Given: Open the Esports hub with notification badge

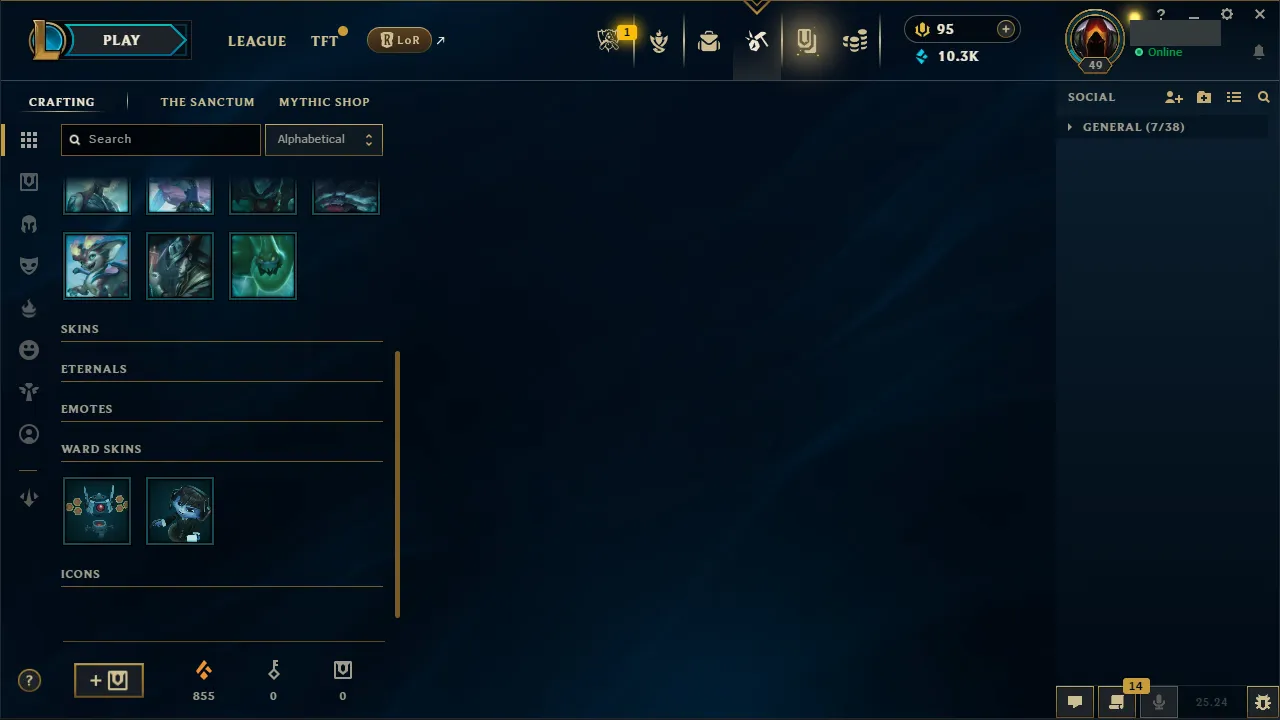Looking at the screenshot, I should click(610, 38).
